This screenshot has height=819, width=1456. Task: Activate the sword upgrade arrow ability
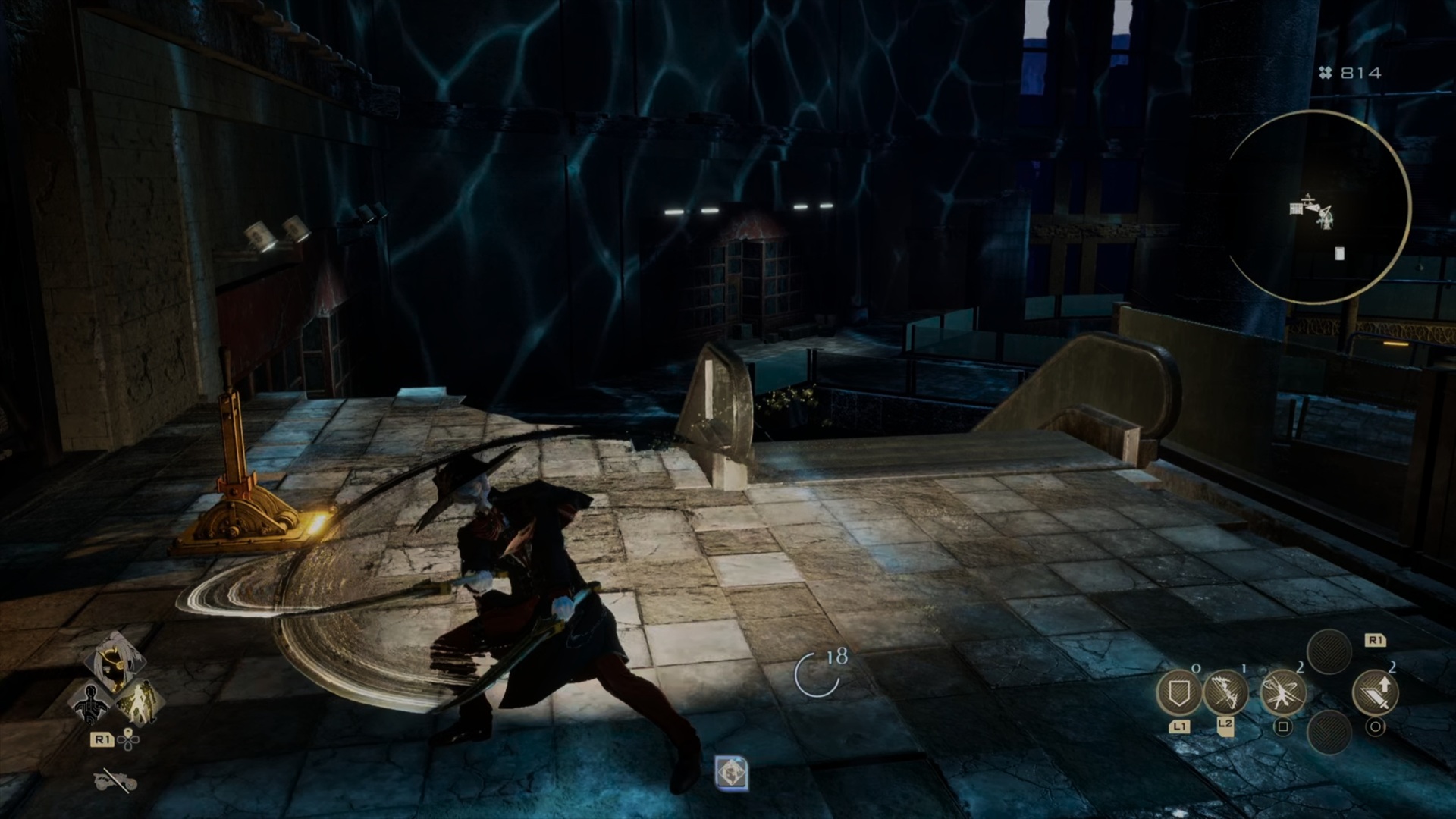(1375, 692)
